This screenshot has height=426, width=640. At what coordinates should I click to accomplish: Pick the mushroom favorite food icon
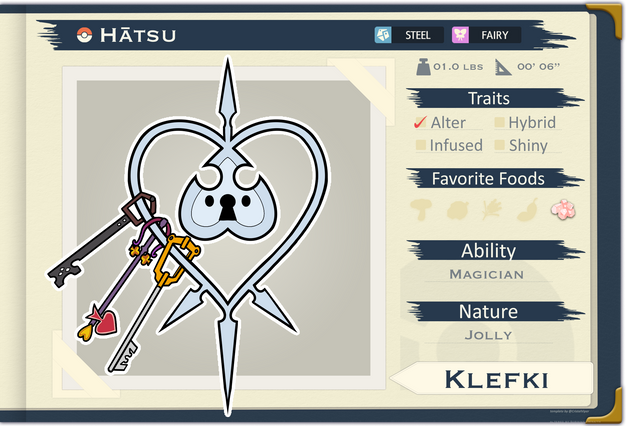pos(422,210)
